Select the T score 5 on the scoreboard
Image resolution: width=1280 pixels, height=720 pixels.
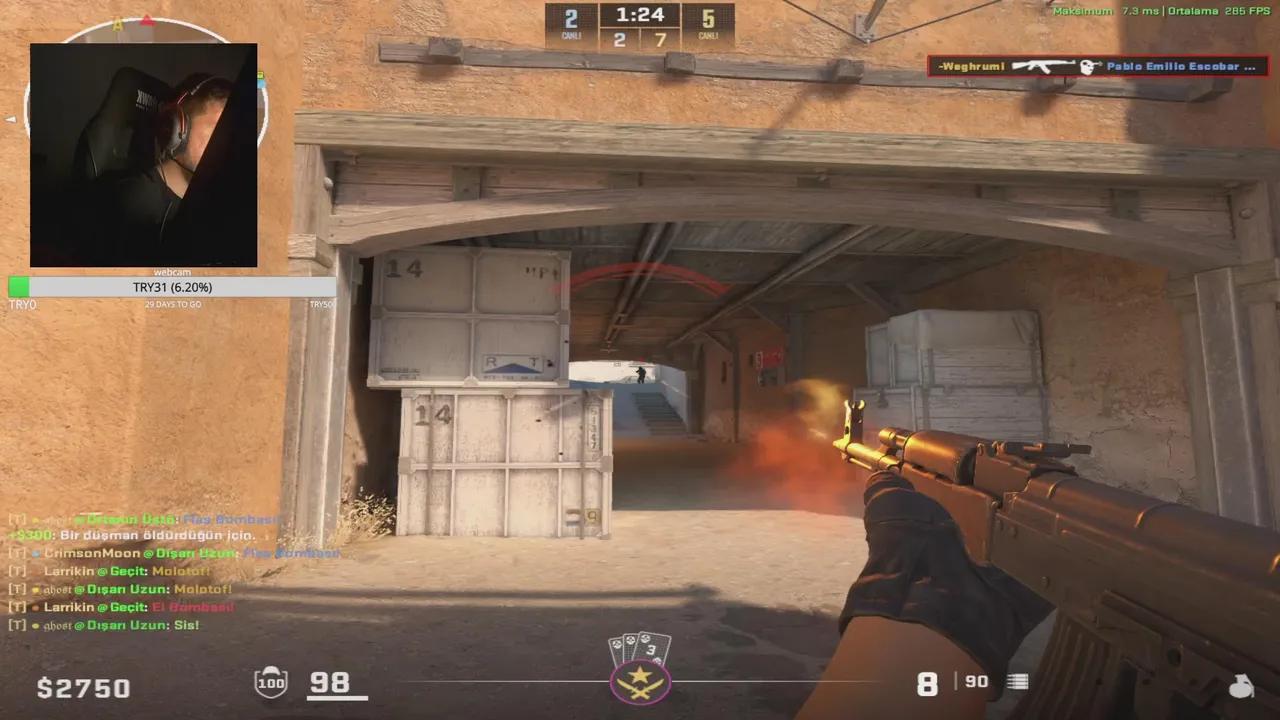[708, 17]
